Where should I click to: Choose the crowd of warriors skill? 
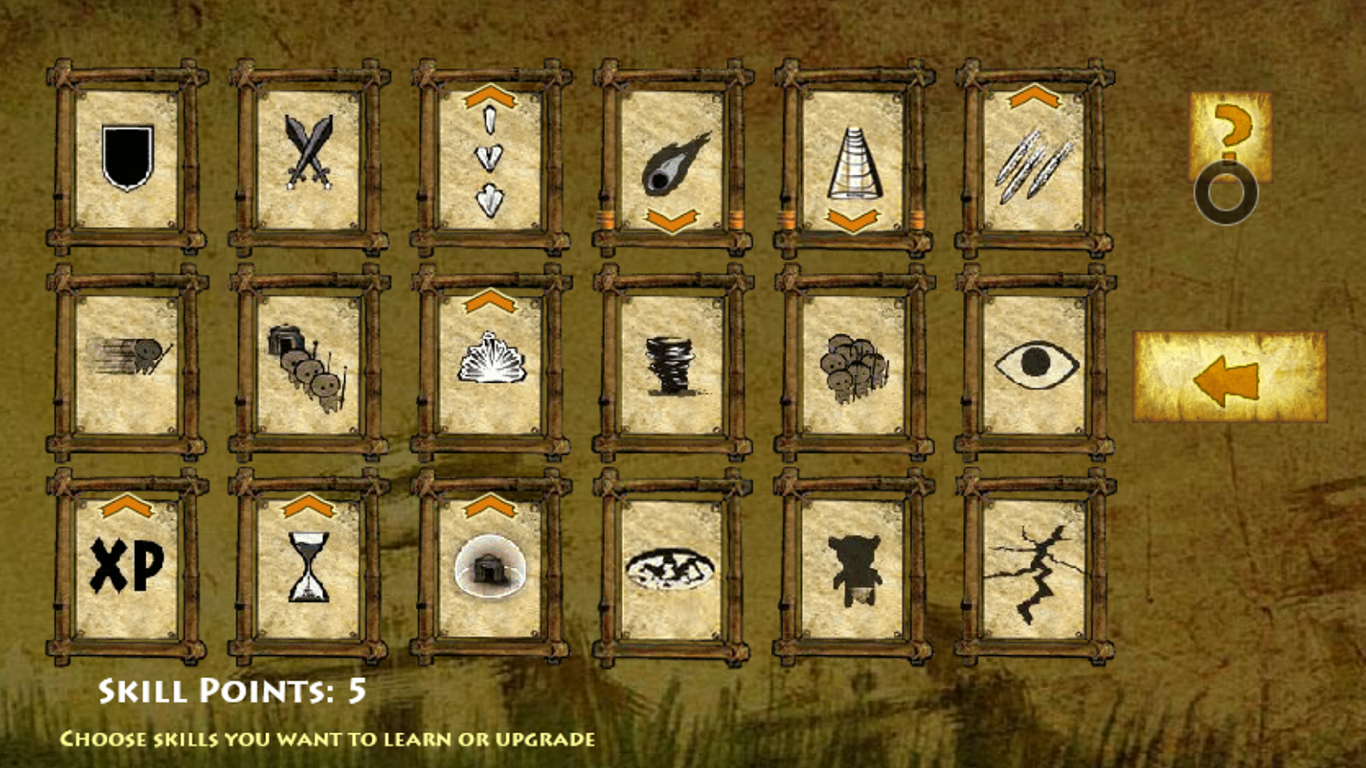(x=853, y=362)
